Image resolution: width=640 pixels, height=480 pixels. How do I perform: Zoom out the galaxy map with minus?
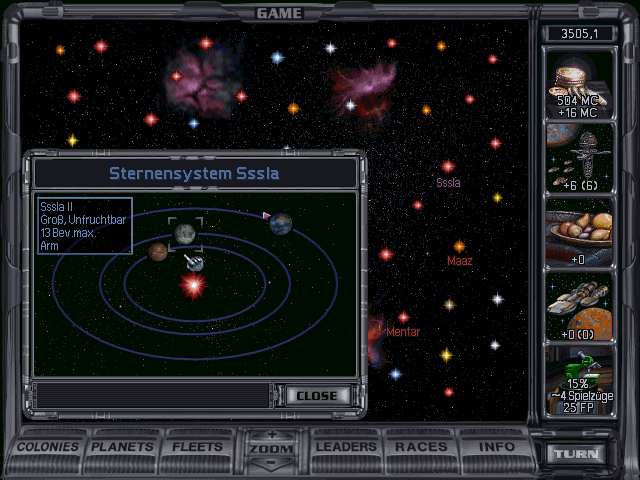click(x=271, y=463)
